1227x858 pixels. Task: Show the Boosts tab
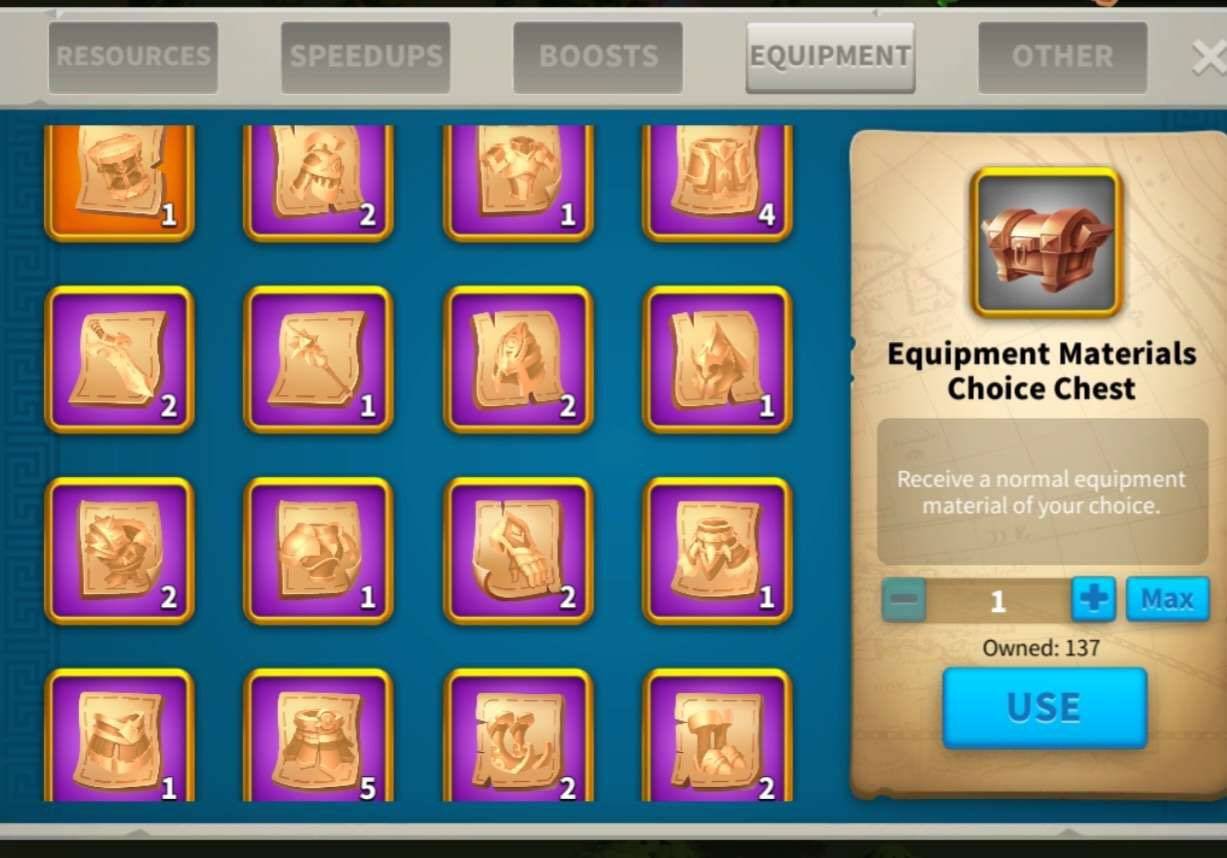point(598,57)
